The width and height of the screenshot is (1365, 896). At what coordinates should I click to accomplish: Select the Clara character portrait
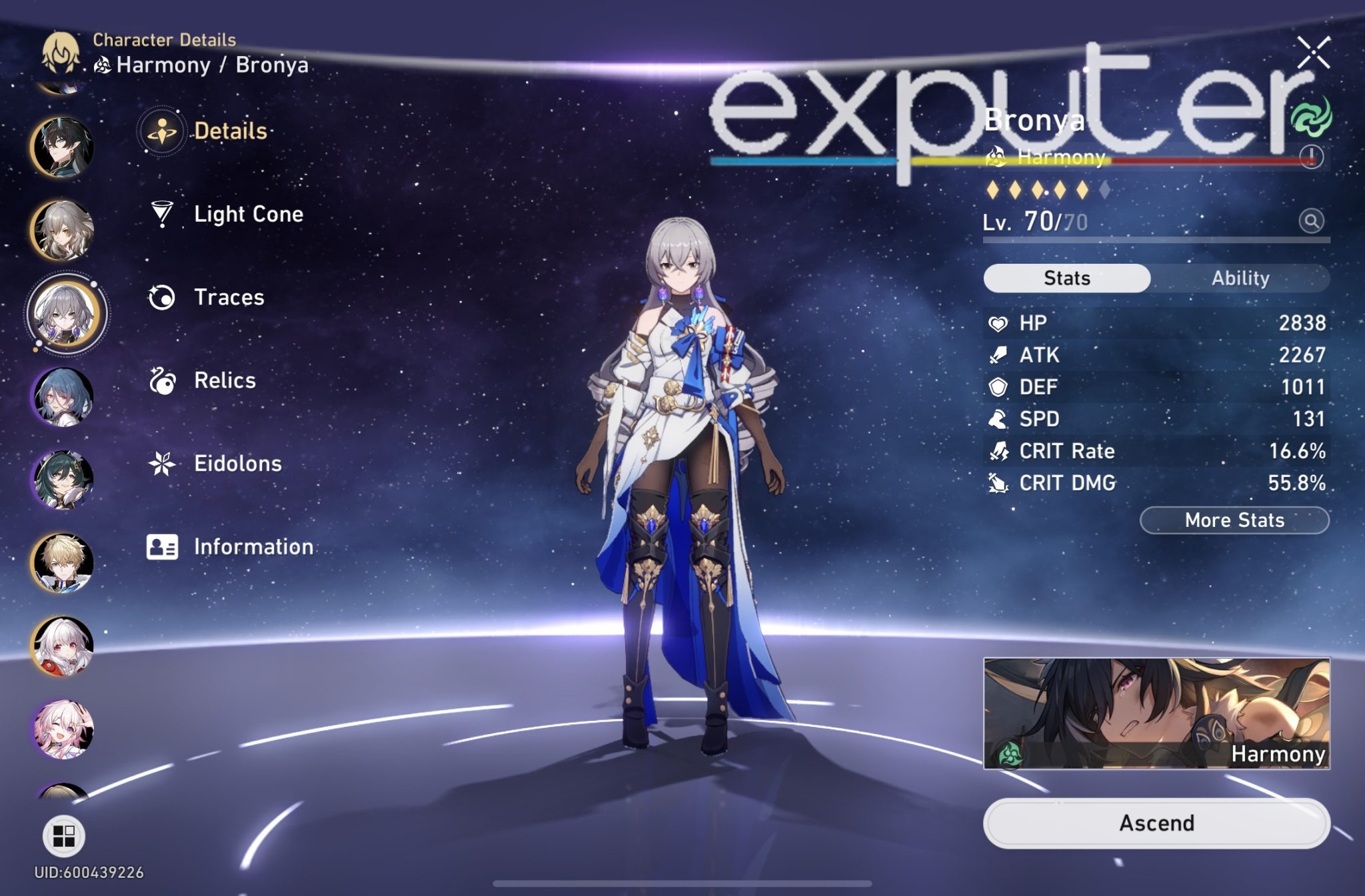click(x=63, y=646)
